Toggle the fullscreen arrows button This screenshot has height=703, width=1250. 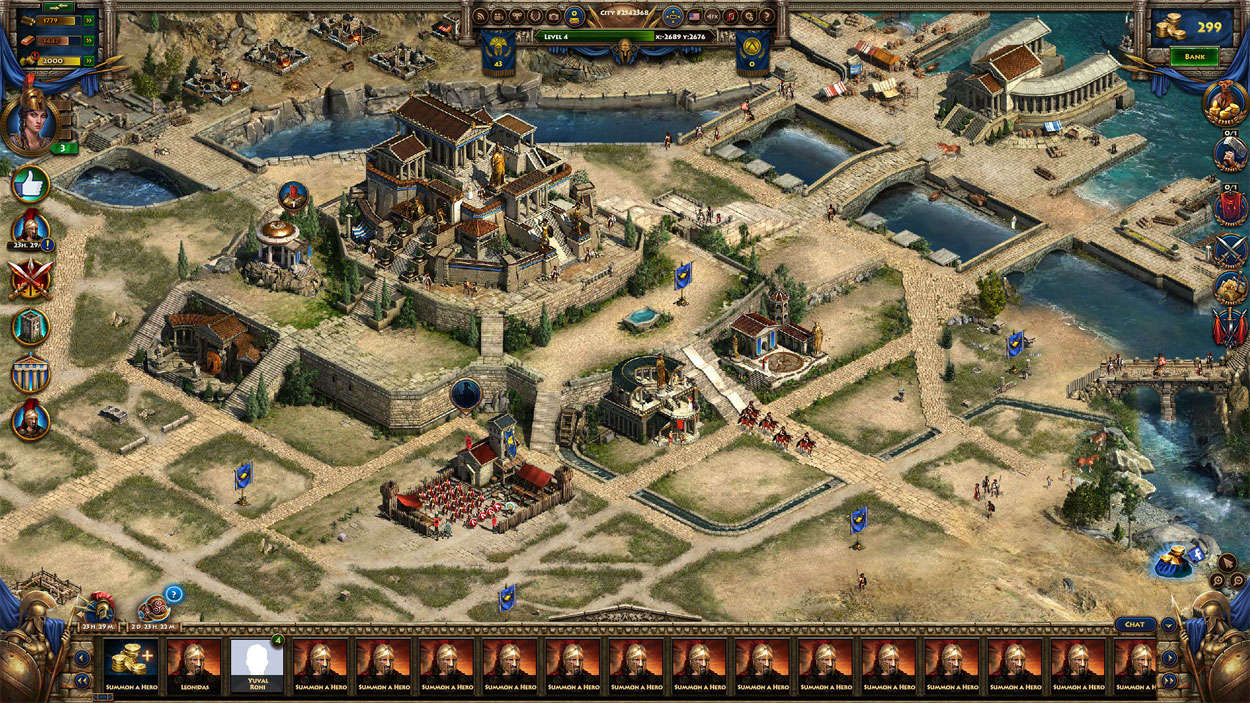click(672, 16)
